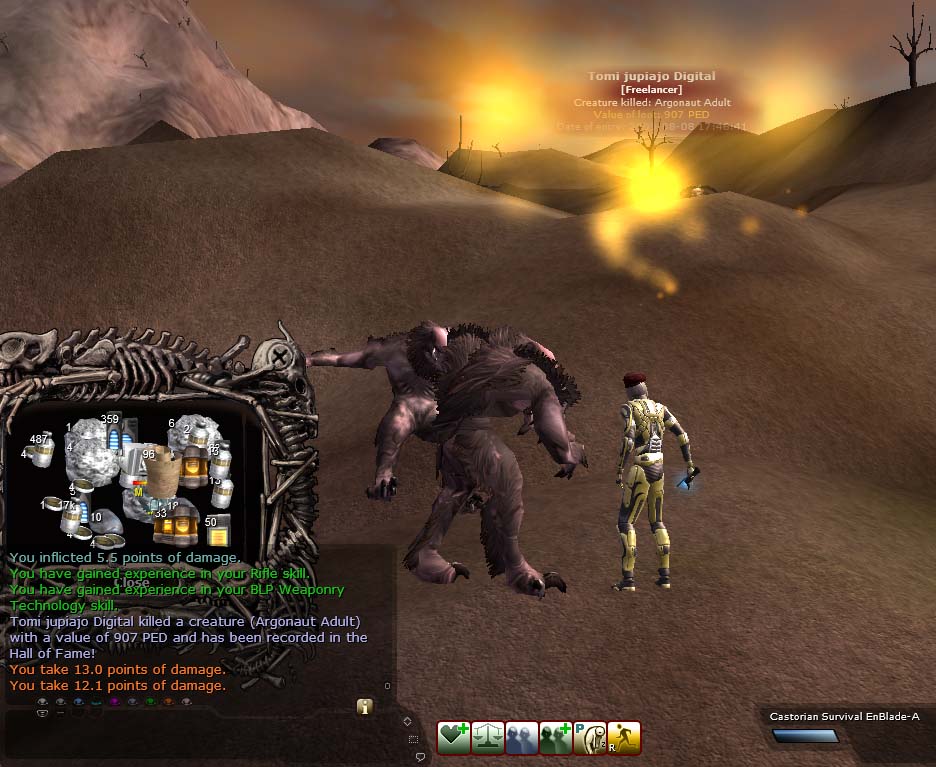Activate the sleeping figure P icon

pos(590,738)
